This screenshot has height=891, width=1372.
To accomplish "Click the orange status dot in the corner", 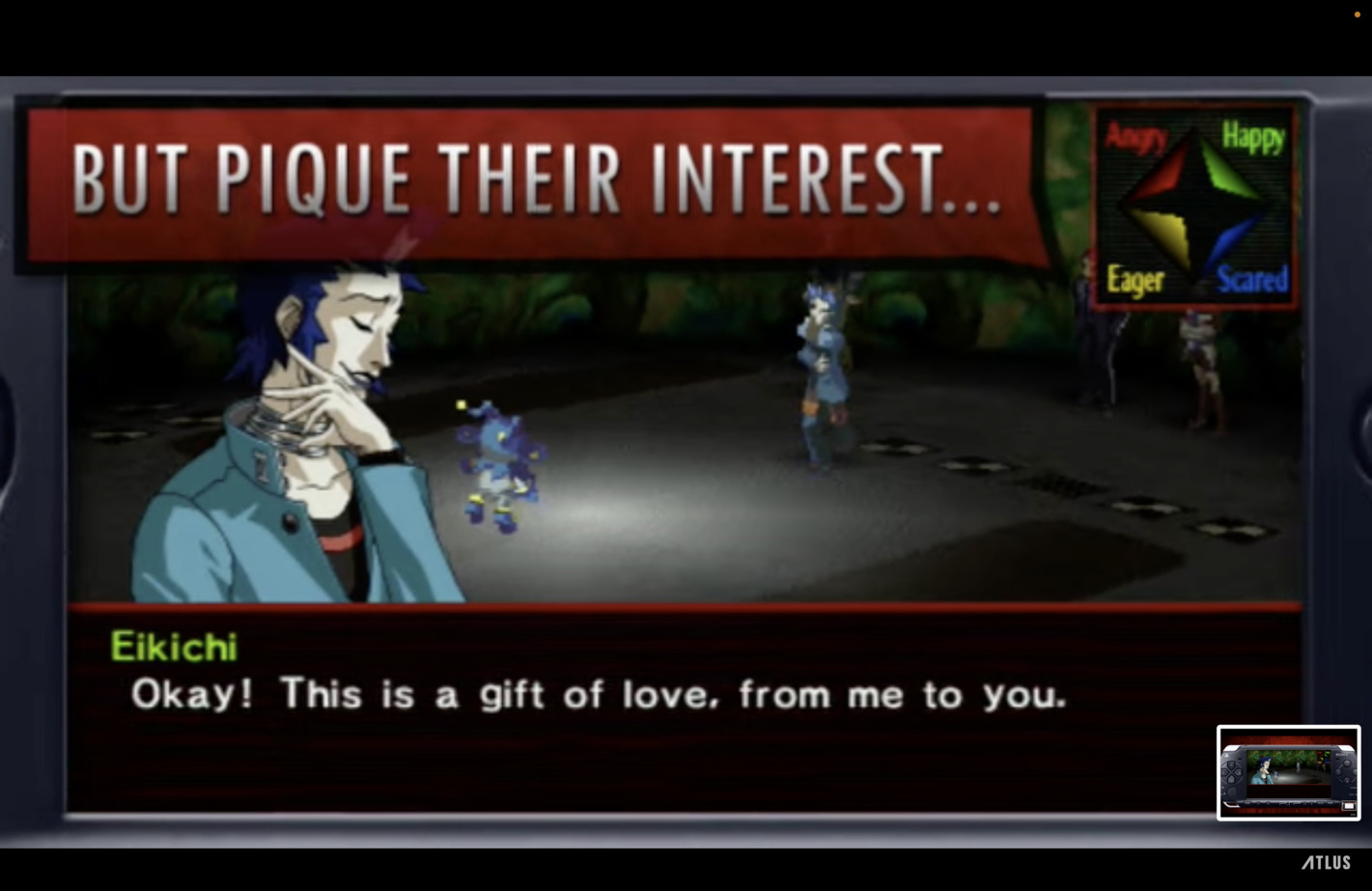I will [1357, 14].
